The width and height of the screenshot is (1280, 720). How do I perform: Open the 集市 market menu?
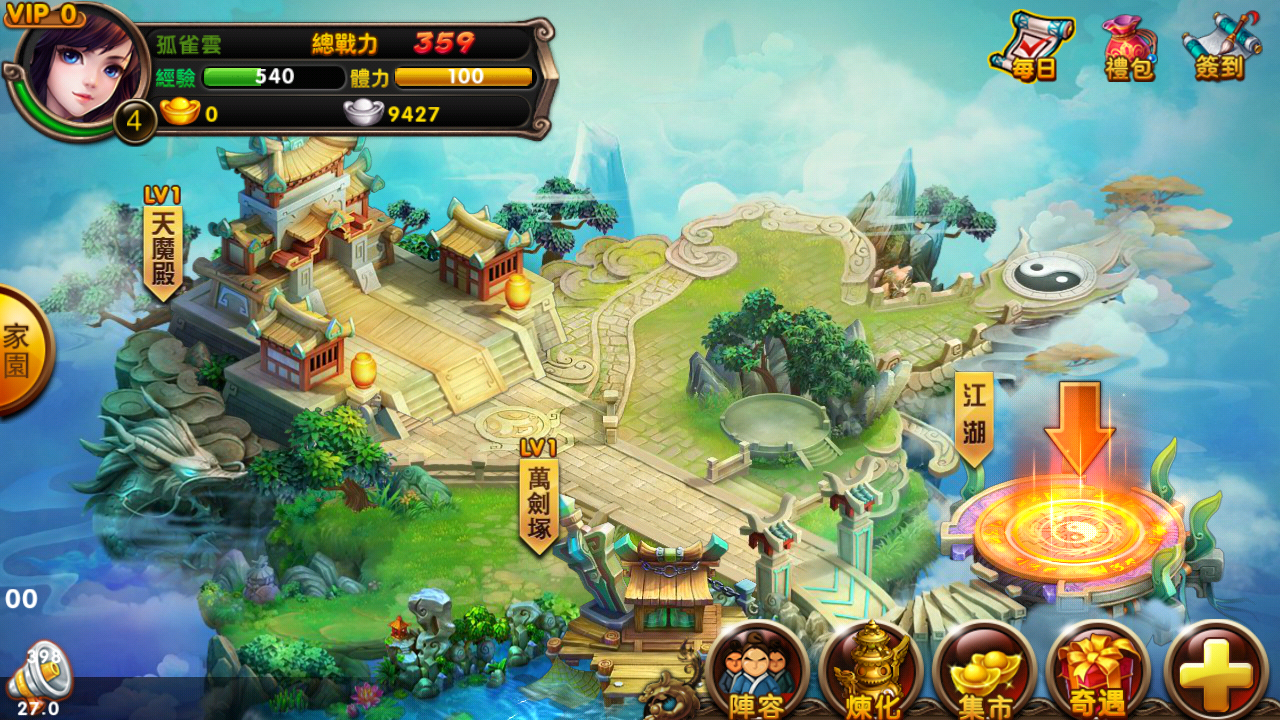[x=984, y=671]
